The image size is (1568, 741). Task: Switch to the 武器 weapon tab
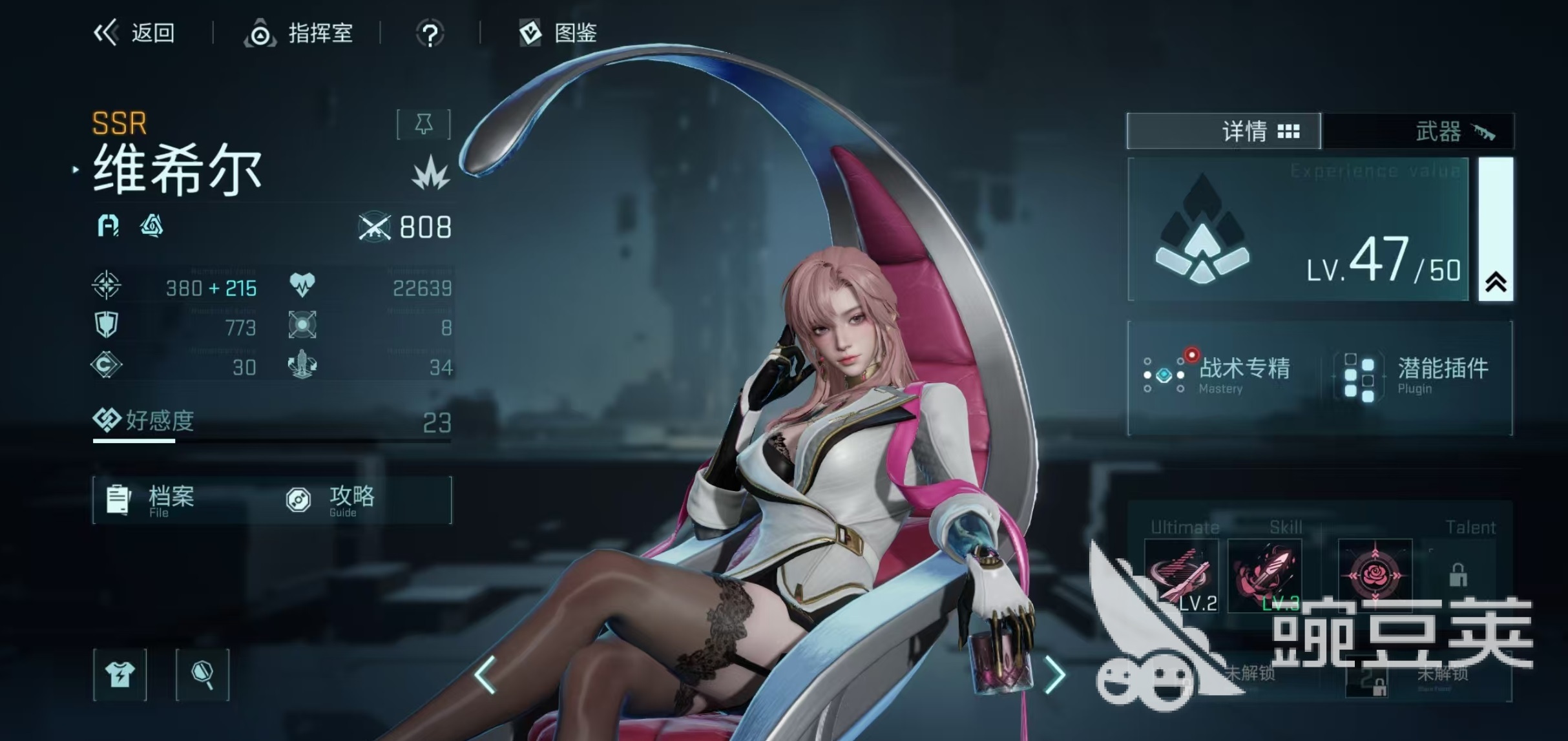pos(1419,131)
